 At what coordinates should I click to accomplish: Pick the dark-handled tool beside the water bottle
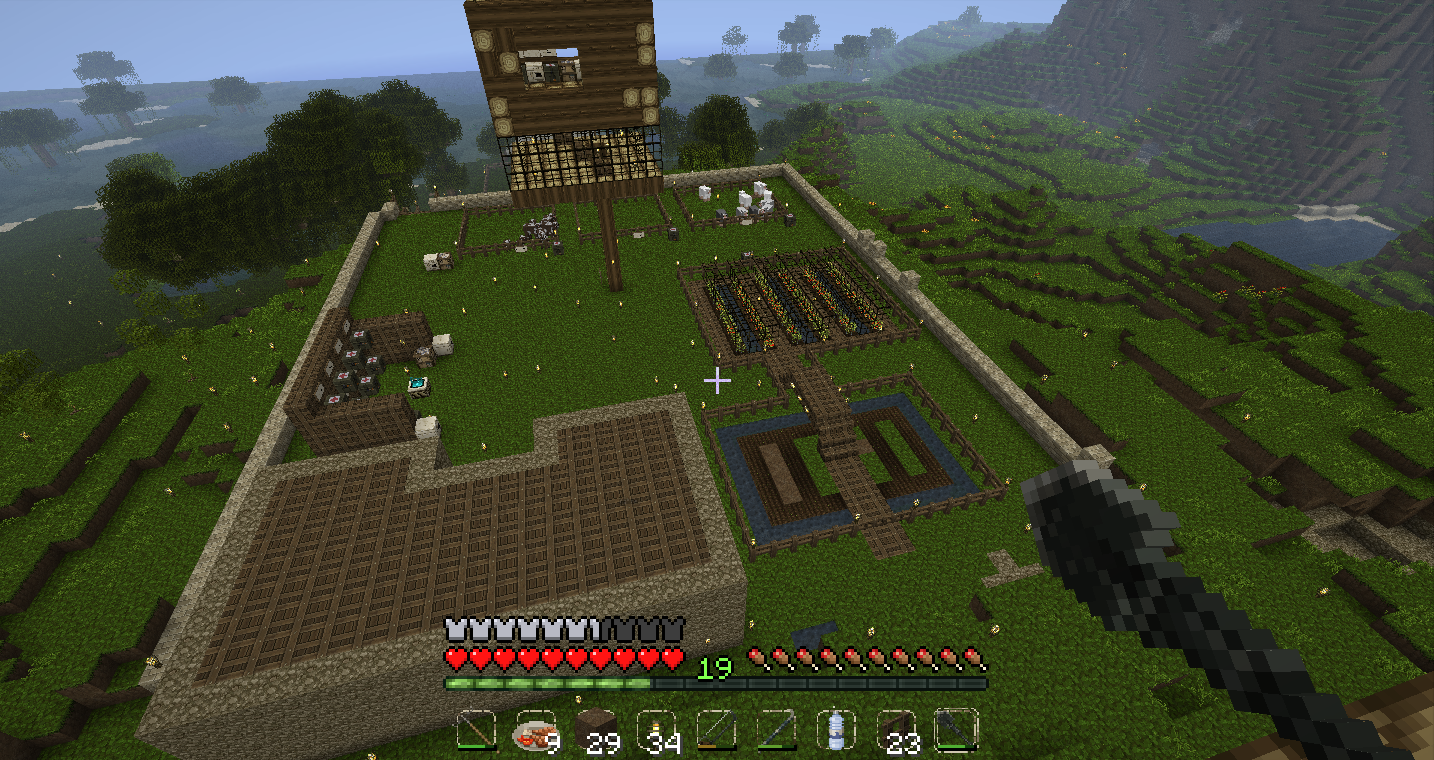(x=776, y=731)
